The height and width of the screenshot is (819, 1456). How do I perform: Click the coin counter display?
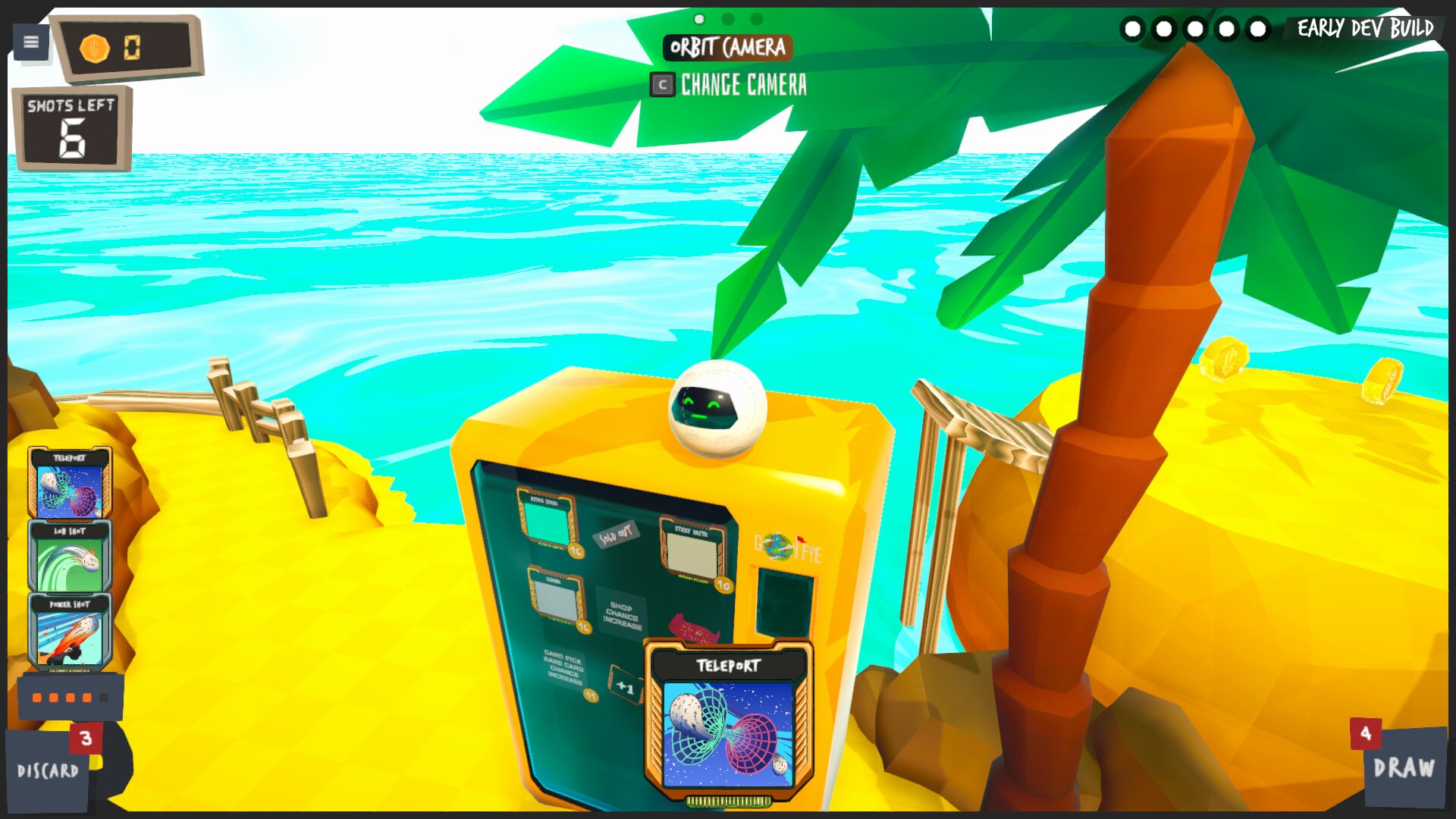coord(130,48)
